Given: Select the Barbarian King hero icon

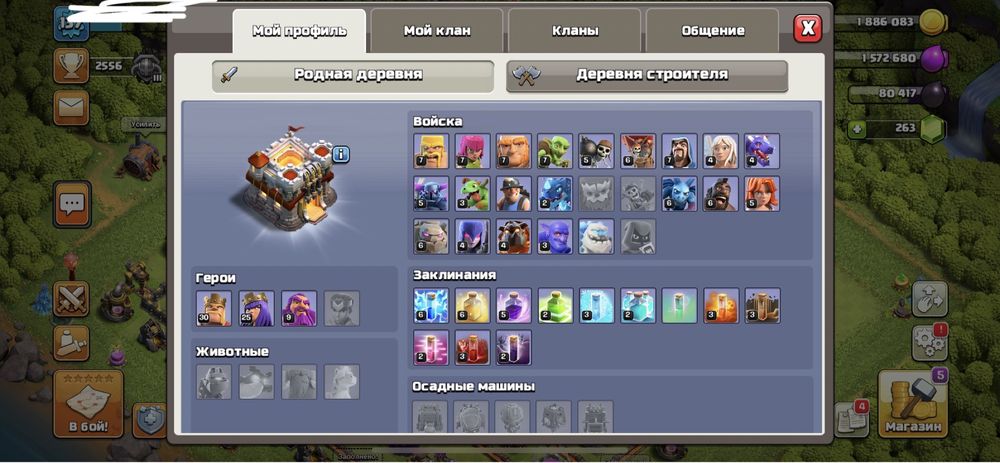Looking at the screenshot, I should 214,308.
